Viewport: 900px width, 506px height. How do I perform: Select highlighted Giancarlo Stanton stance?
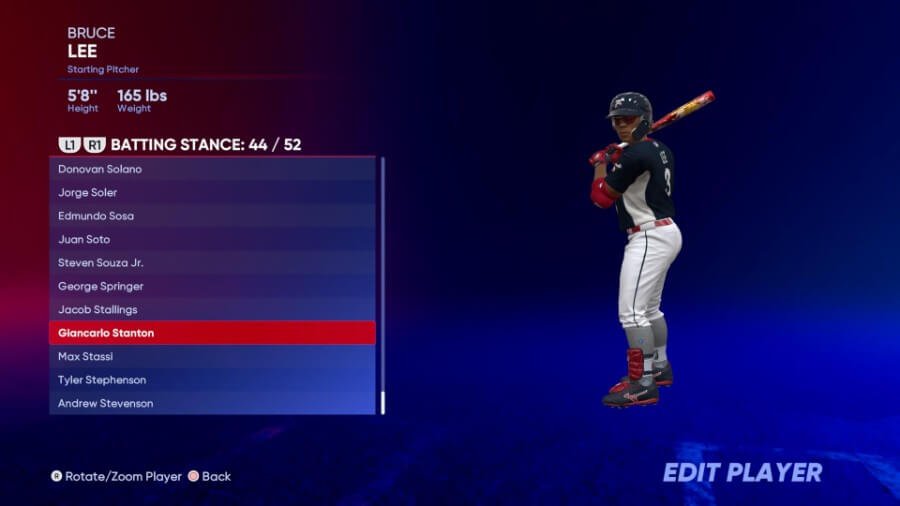click(x=212, y=333)
